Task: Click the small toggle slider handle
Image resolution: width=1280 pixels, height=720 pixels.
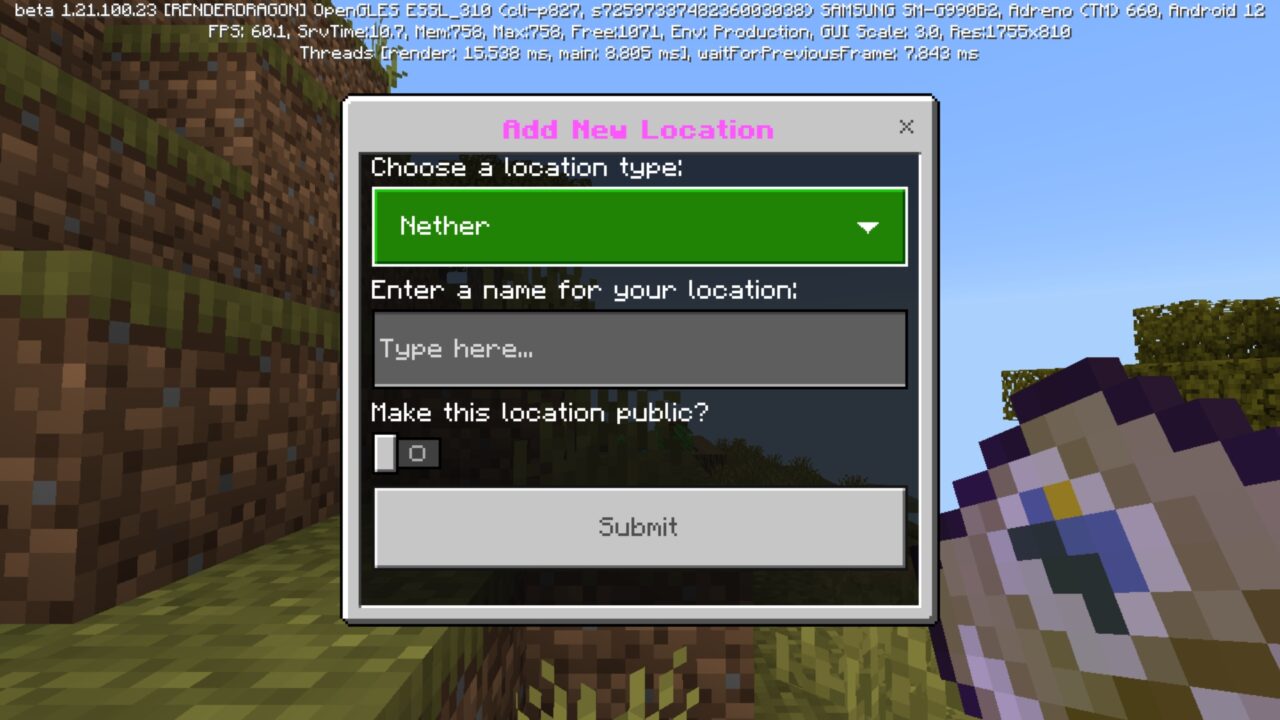Action: pyautogui.click(x=385, y=453)
